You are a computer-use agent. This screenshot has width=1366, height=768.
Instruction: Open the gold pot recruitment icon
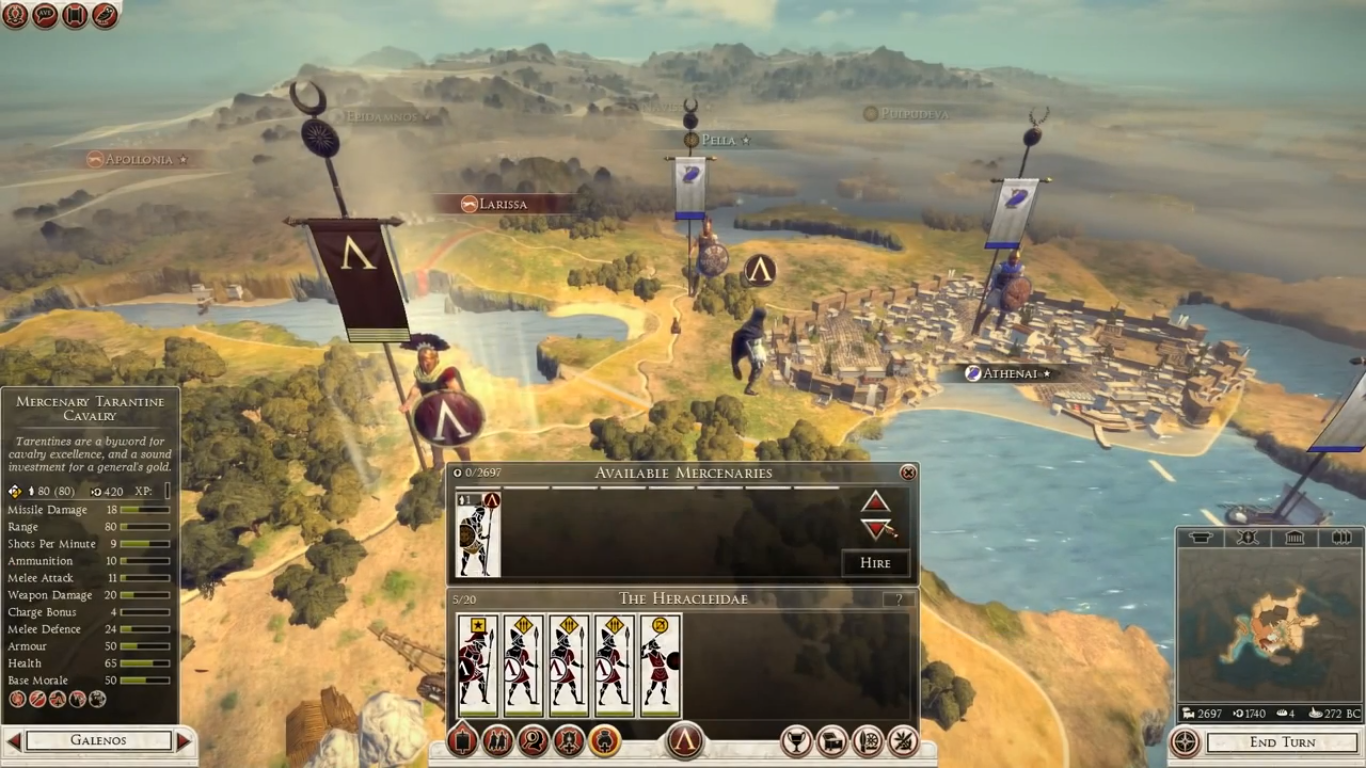[x=605, y=742]
